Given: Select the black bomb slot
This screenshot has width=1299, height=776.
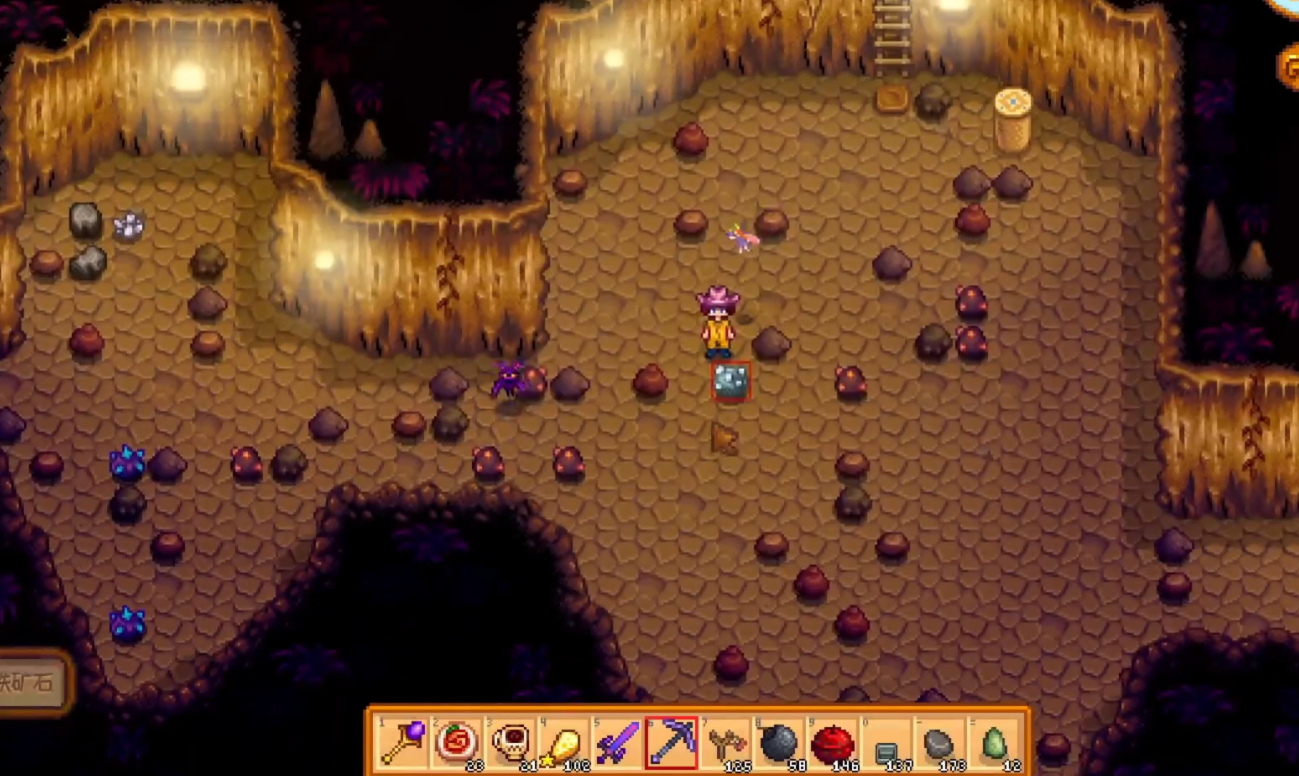Looking at the screenshot, I should tap(779, 744).
